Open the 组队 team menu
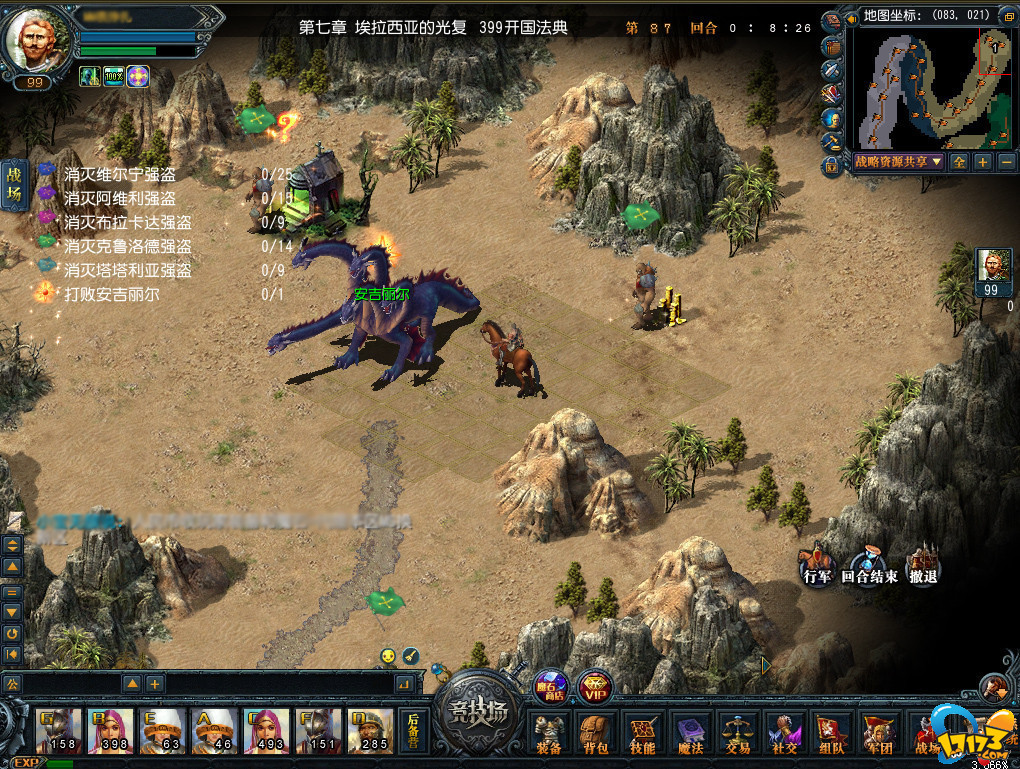 pos(831,734)
